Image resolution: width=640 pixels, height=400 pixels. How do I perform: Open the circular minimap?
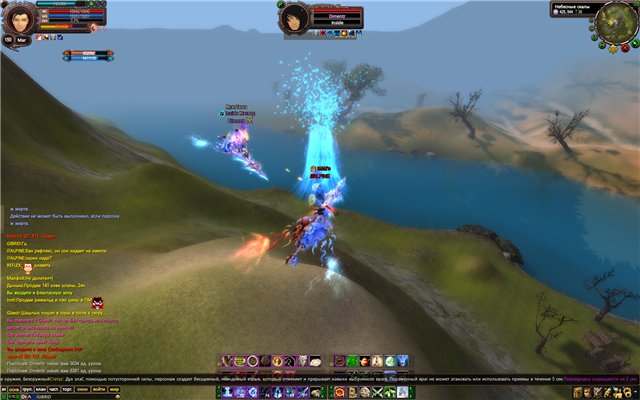617,22
